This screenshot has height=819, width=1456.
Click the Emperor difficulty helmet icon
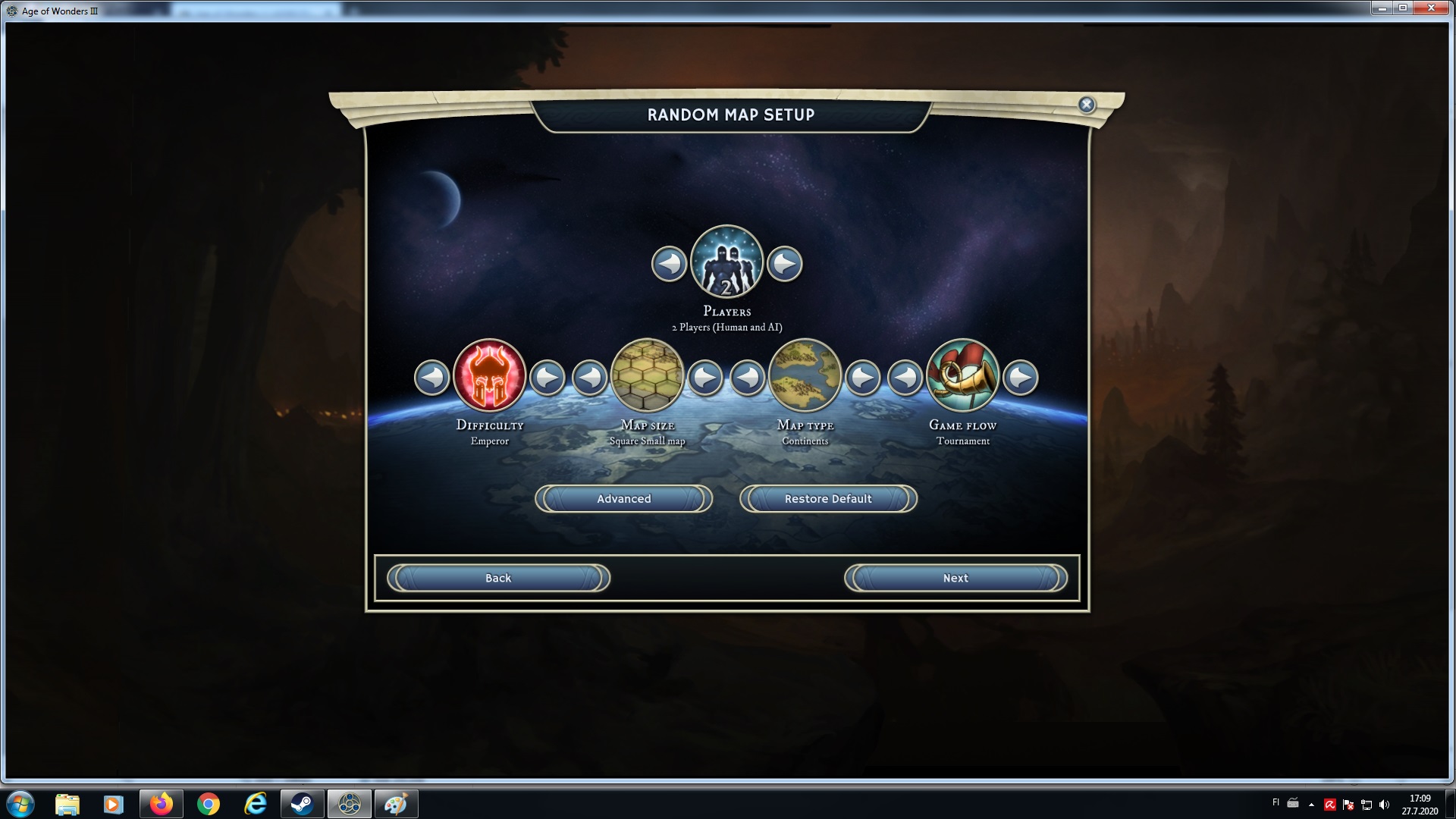click(490, 376)
